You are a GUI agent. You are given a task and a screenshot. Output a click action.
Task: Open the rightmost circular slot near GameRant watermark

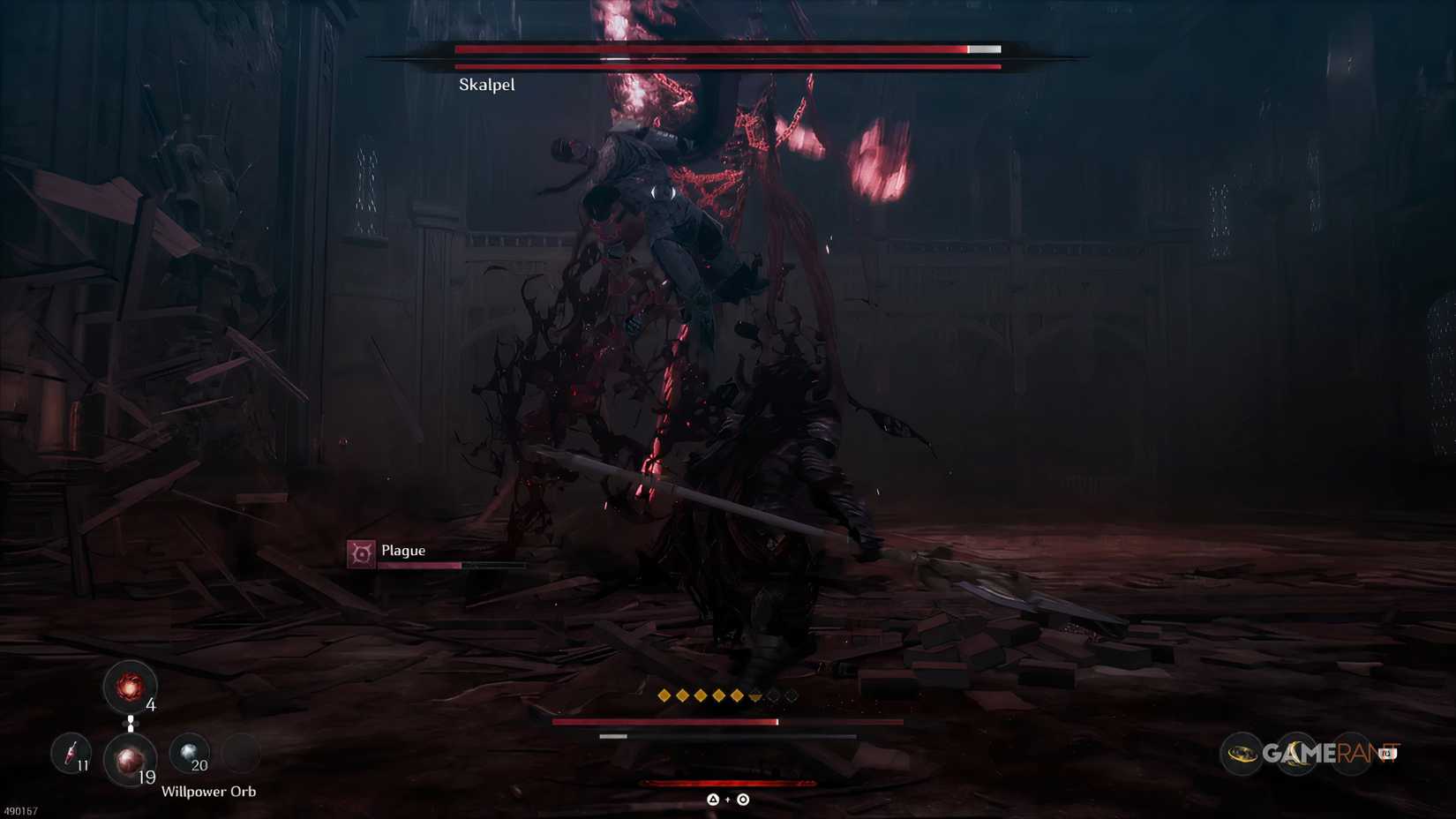(x=1350, y=753)
